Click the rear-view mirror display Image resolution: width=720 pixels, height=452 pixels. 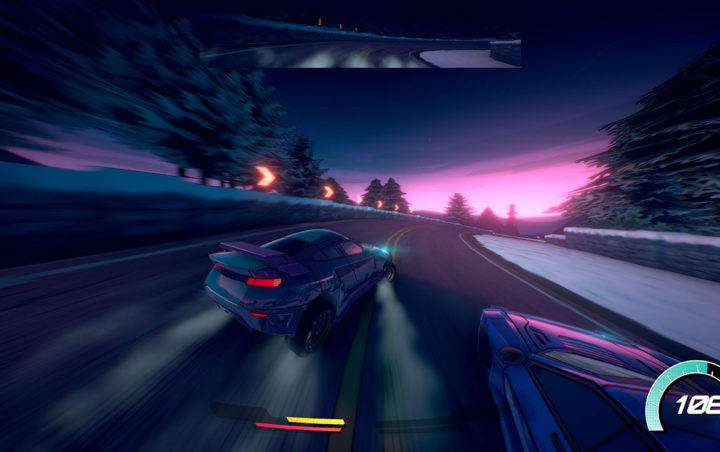coord(360,42)
